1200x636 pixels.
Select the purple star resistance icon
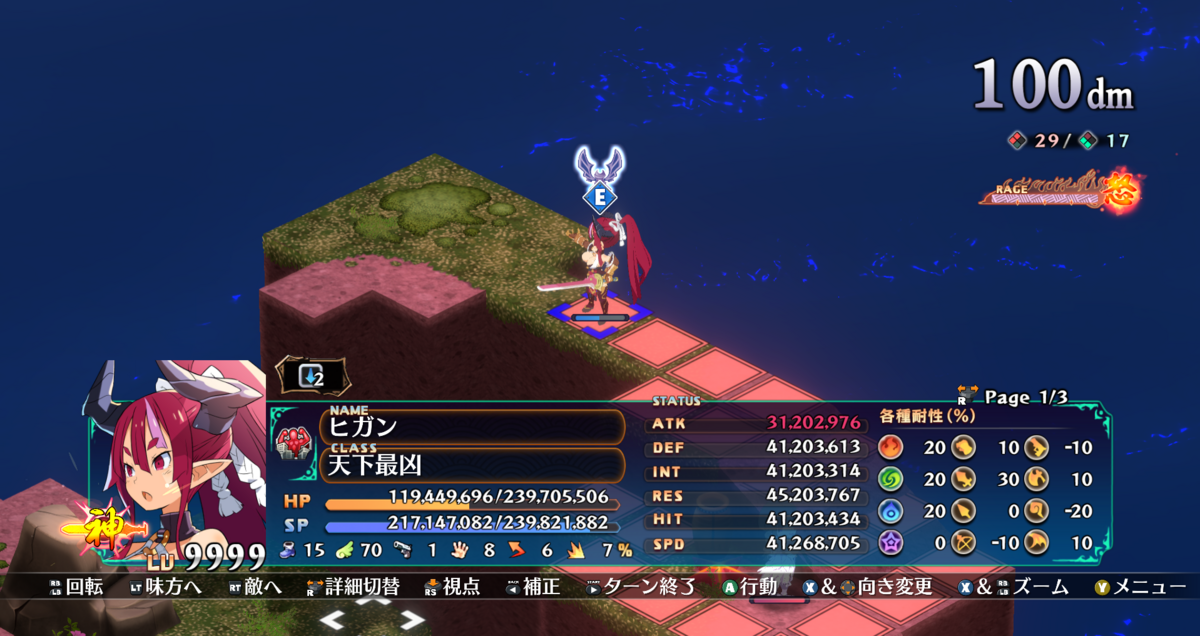pyautogui.click(x=890, y=543)
